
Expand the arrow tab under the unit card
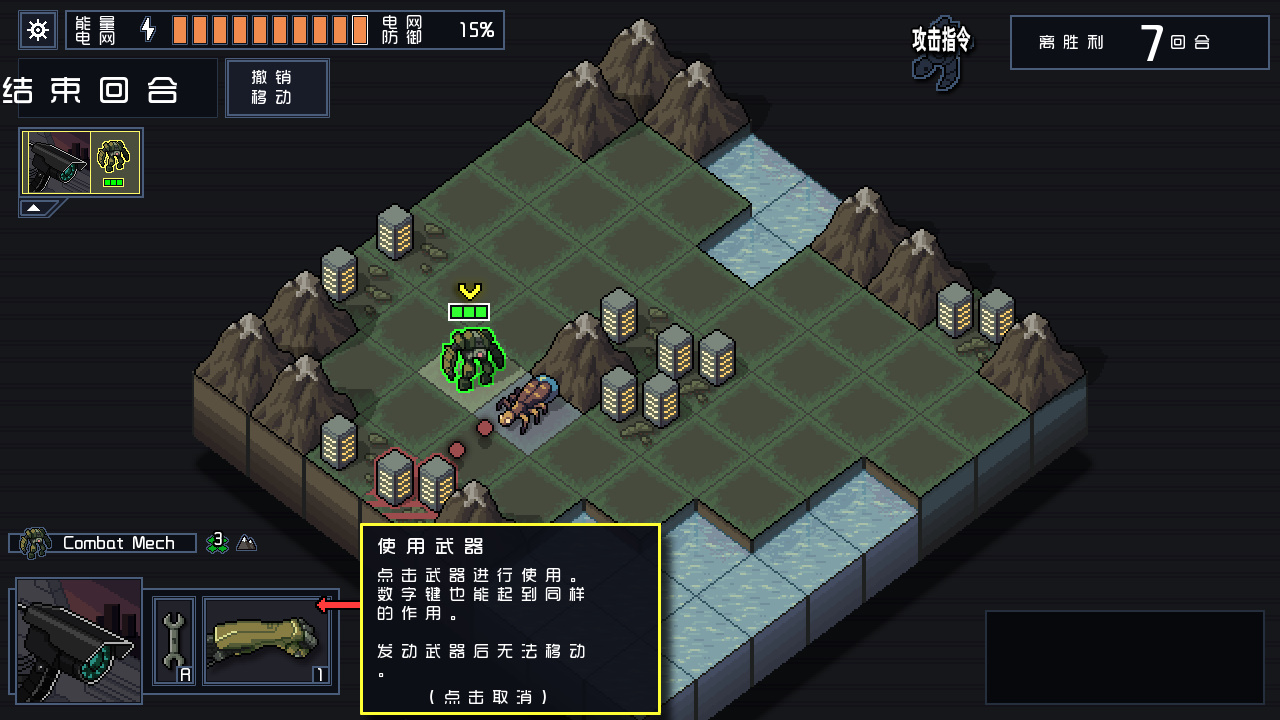point(34,208)
